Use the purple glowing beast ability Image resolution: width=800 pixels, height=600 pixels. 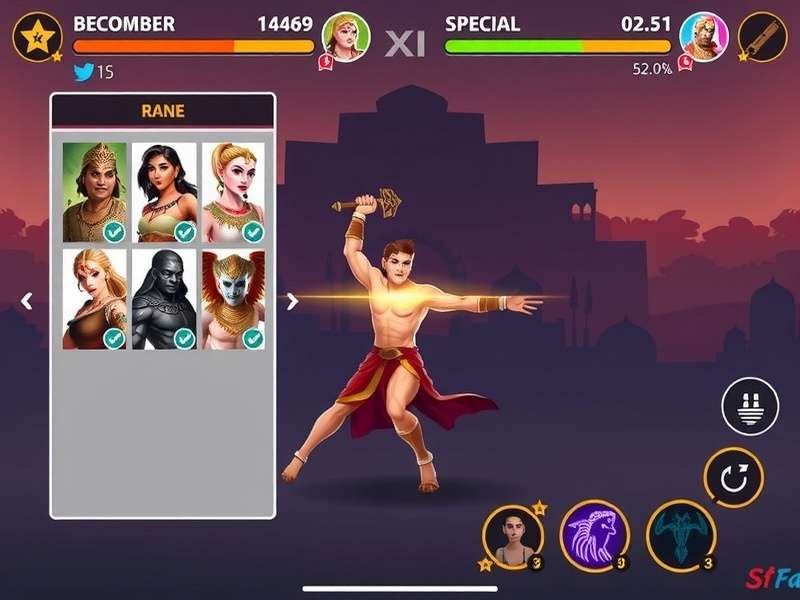tap(595, 535)
